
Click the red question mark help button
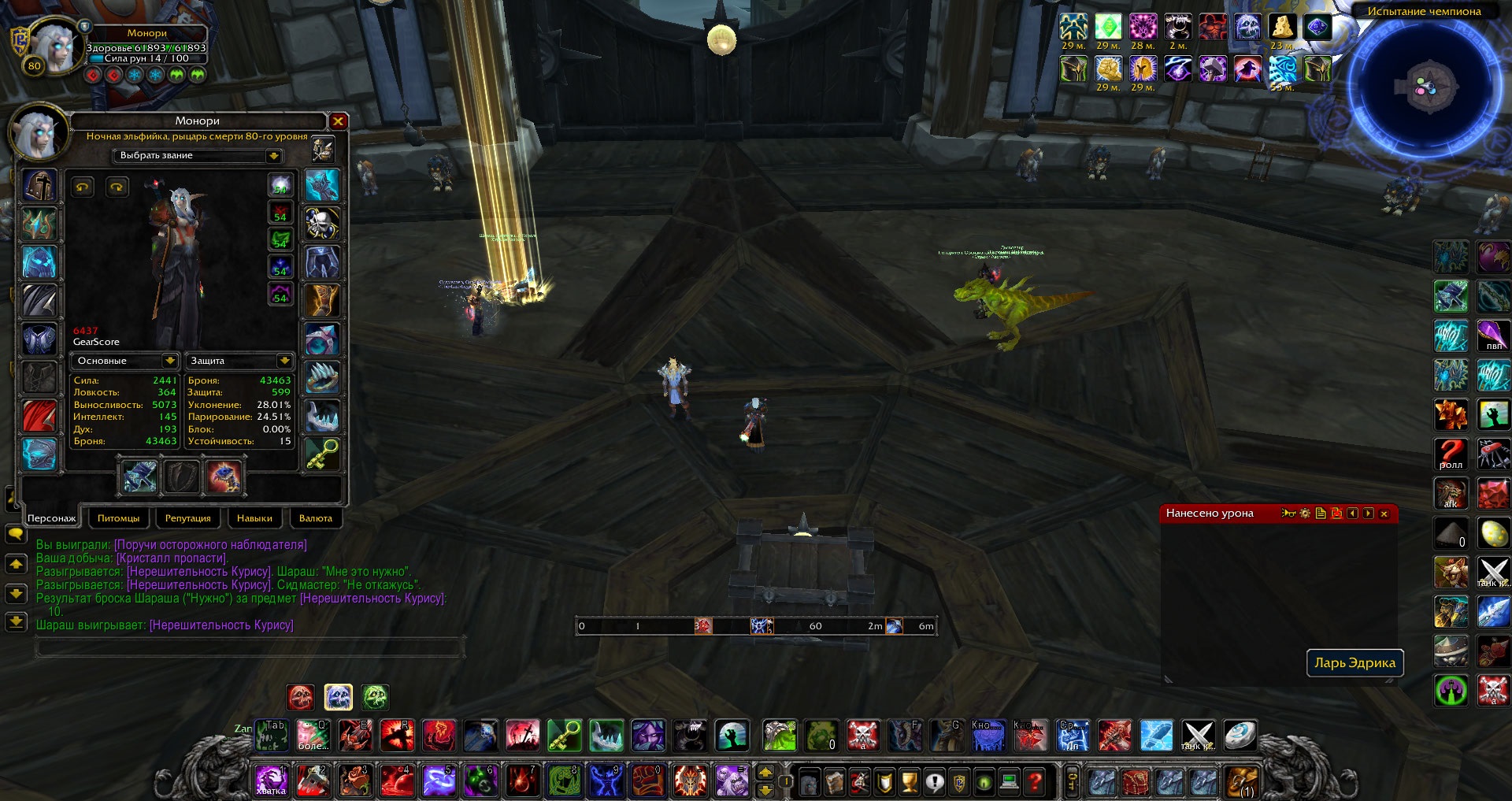[1035, 782]
